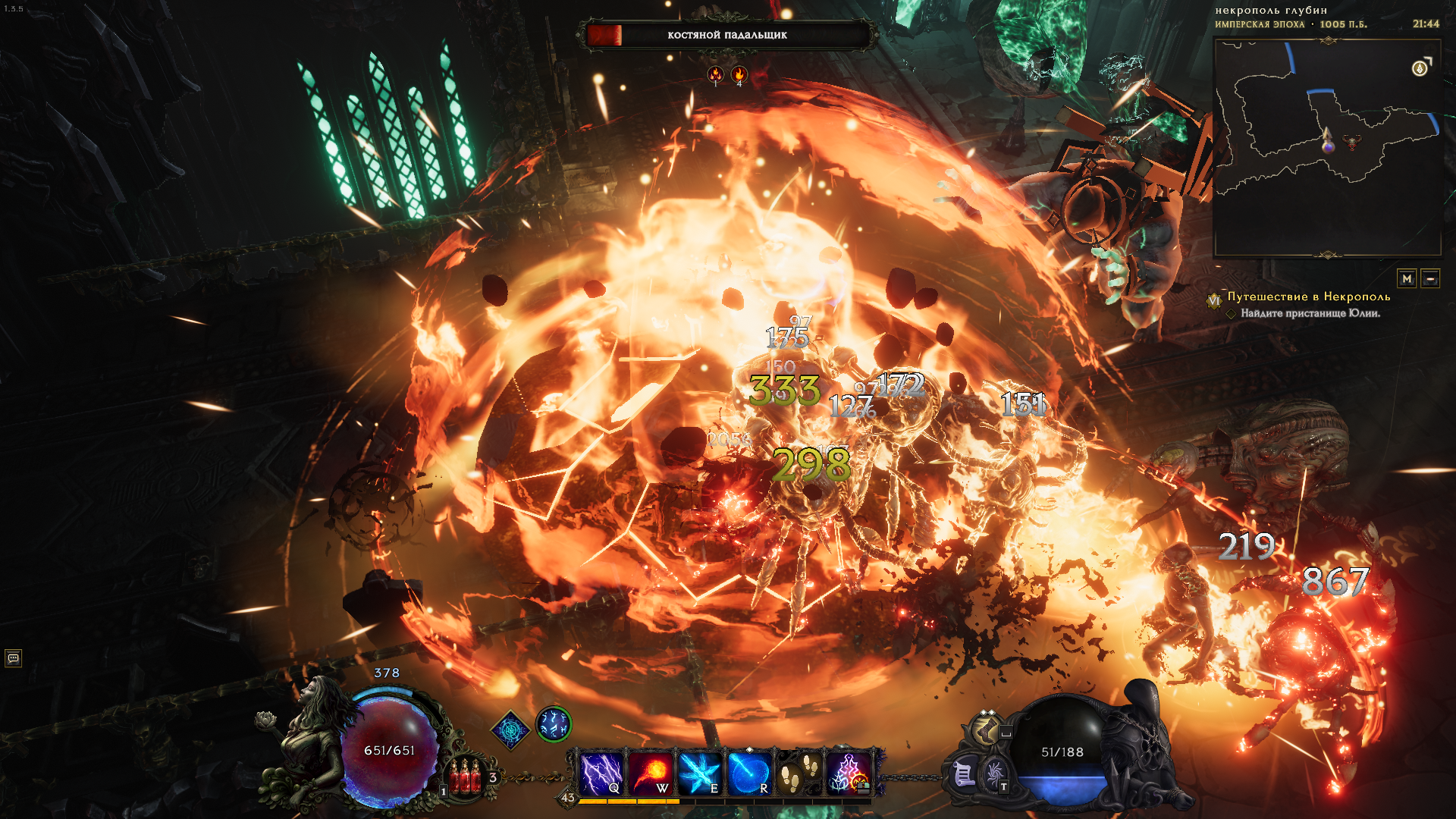1456x819 pixels.
Task: Drink a red health potion
Action: 465,777
